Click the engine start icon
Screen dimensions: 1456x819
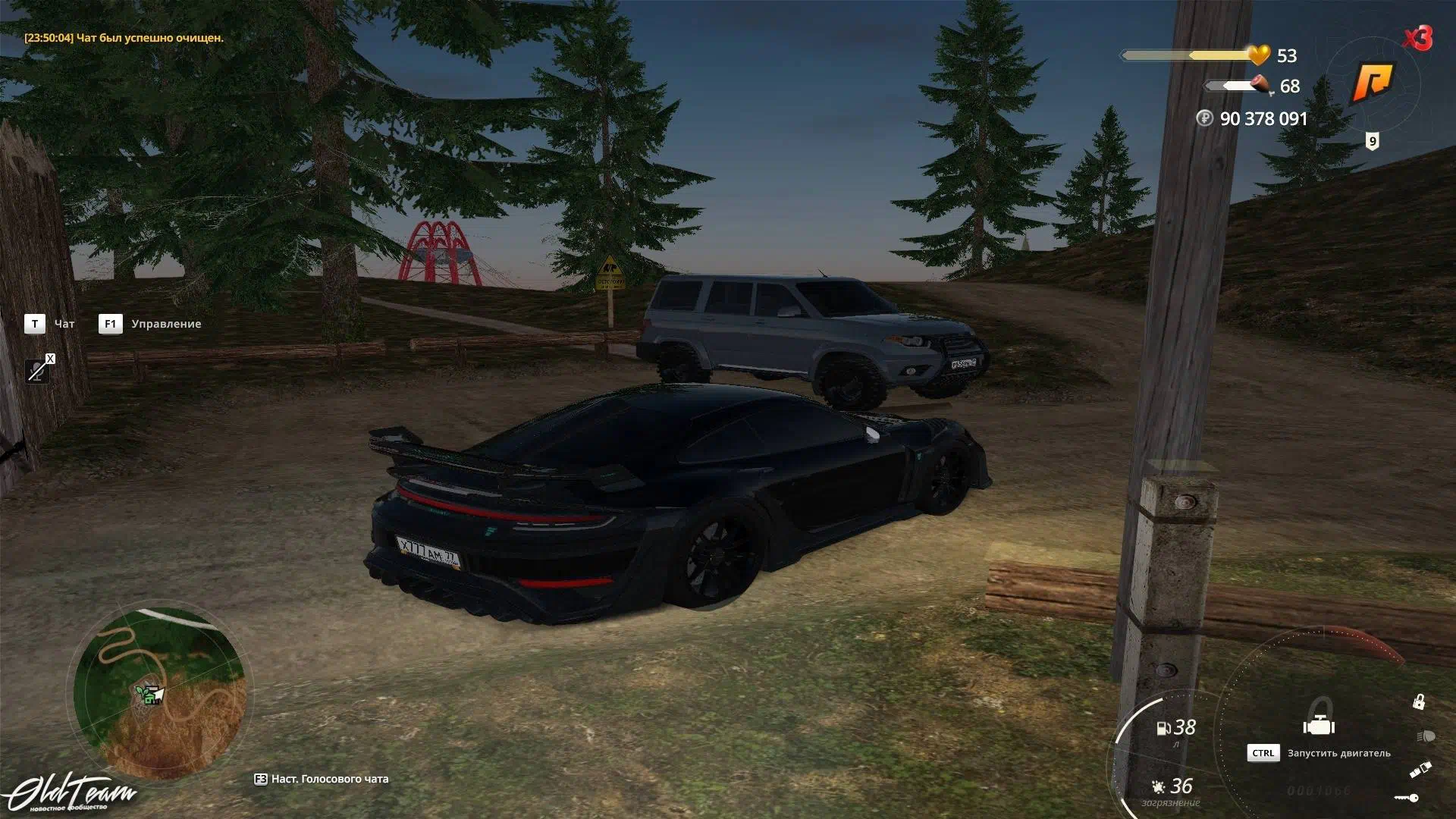click(x=1319, y=726)
